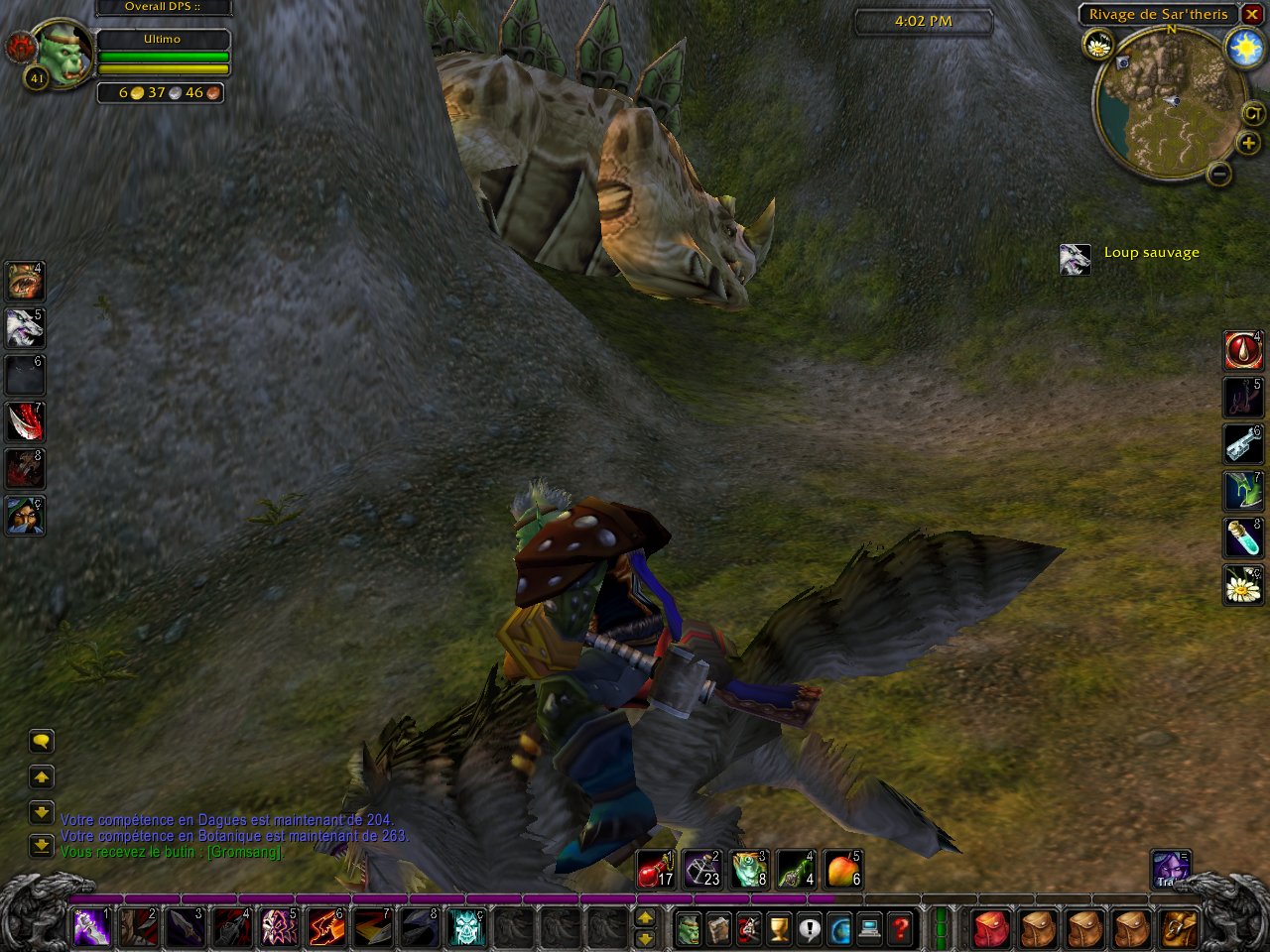This screenshot has height=952, width=1270.
Task: Open the chat speech bubble menu
Action: [x=41, y=741]
